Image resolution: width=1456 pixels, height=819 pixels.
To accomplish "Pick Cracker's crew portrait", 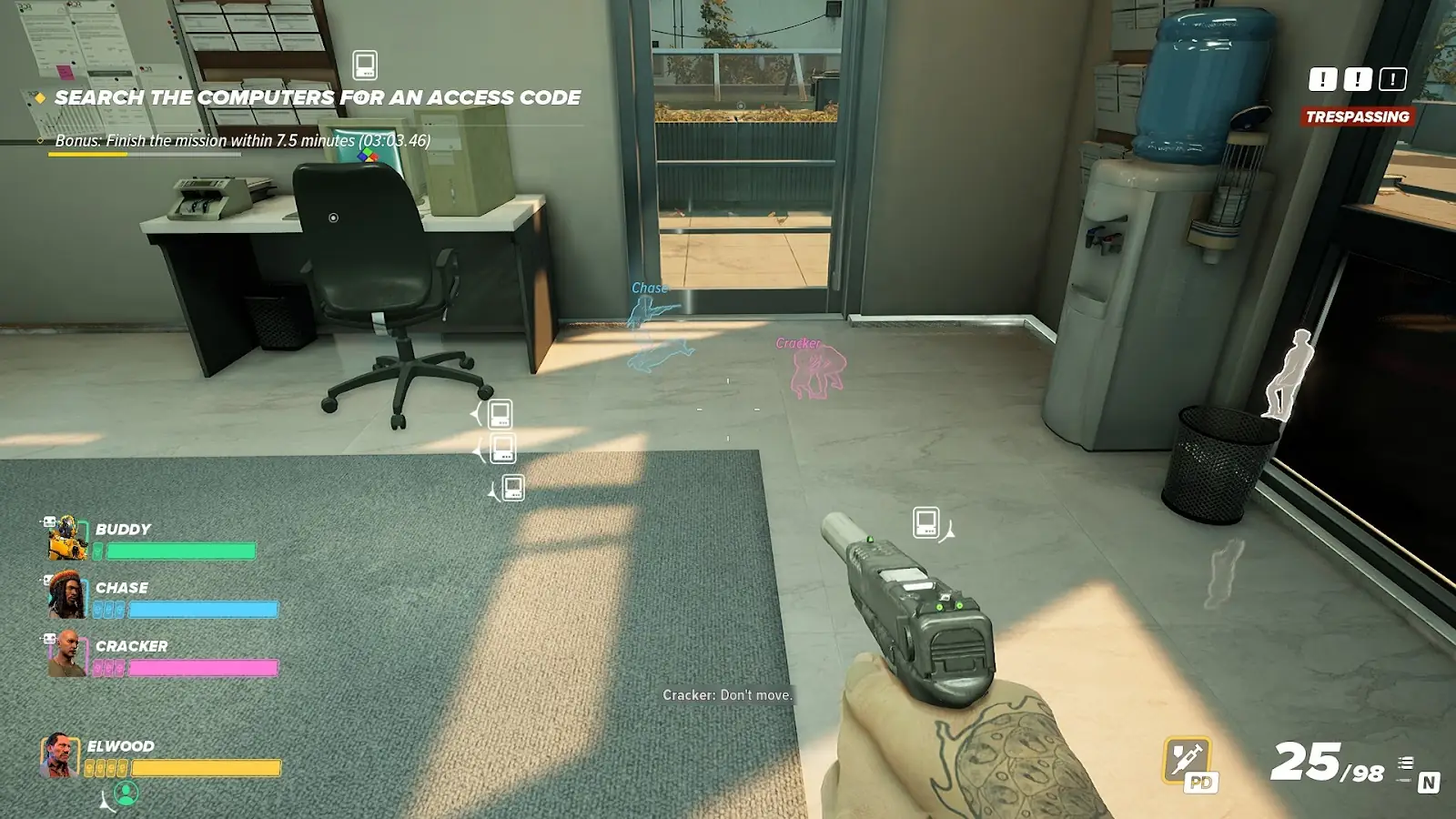I will point(66,653).
